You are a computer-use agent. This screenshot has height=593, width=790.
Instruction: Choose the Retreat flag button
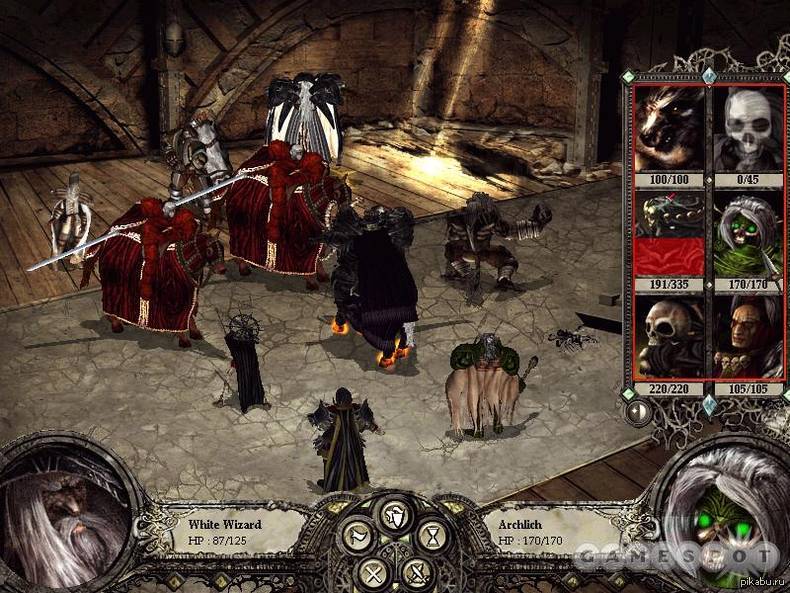click(x=356, y=538)
